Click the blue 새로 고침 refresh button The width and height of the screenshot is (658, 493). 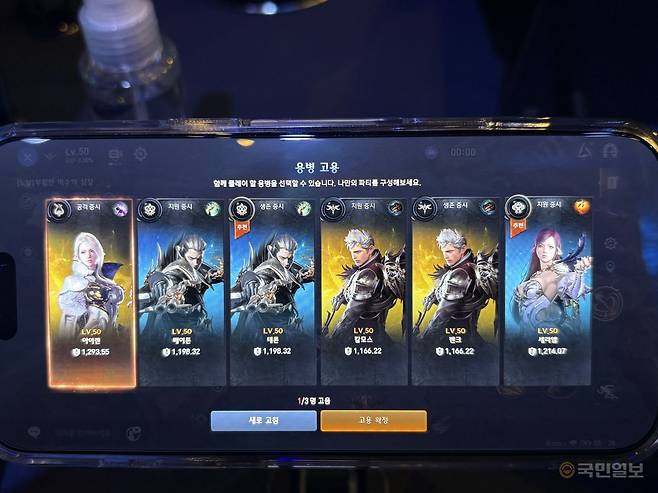click(263, 421)
